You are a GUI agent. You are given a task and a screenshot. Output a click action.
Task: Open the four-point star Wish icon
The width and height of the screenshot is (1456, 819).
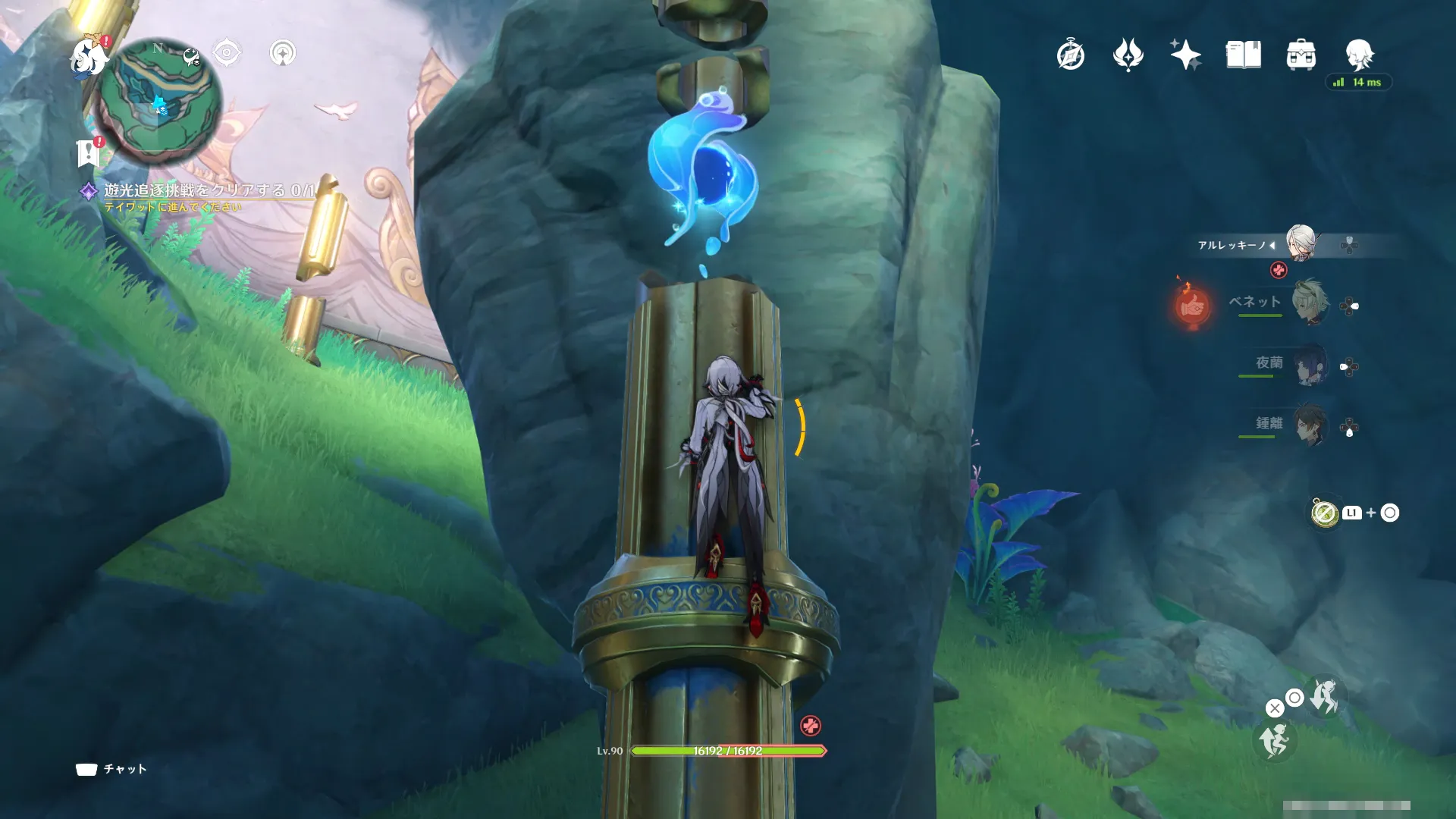click(x=1185, y=55)
